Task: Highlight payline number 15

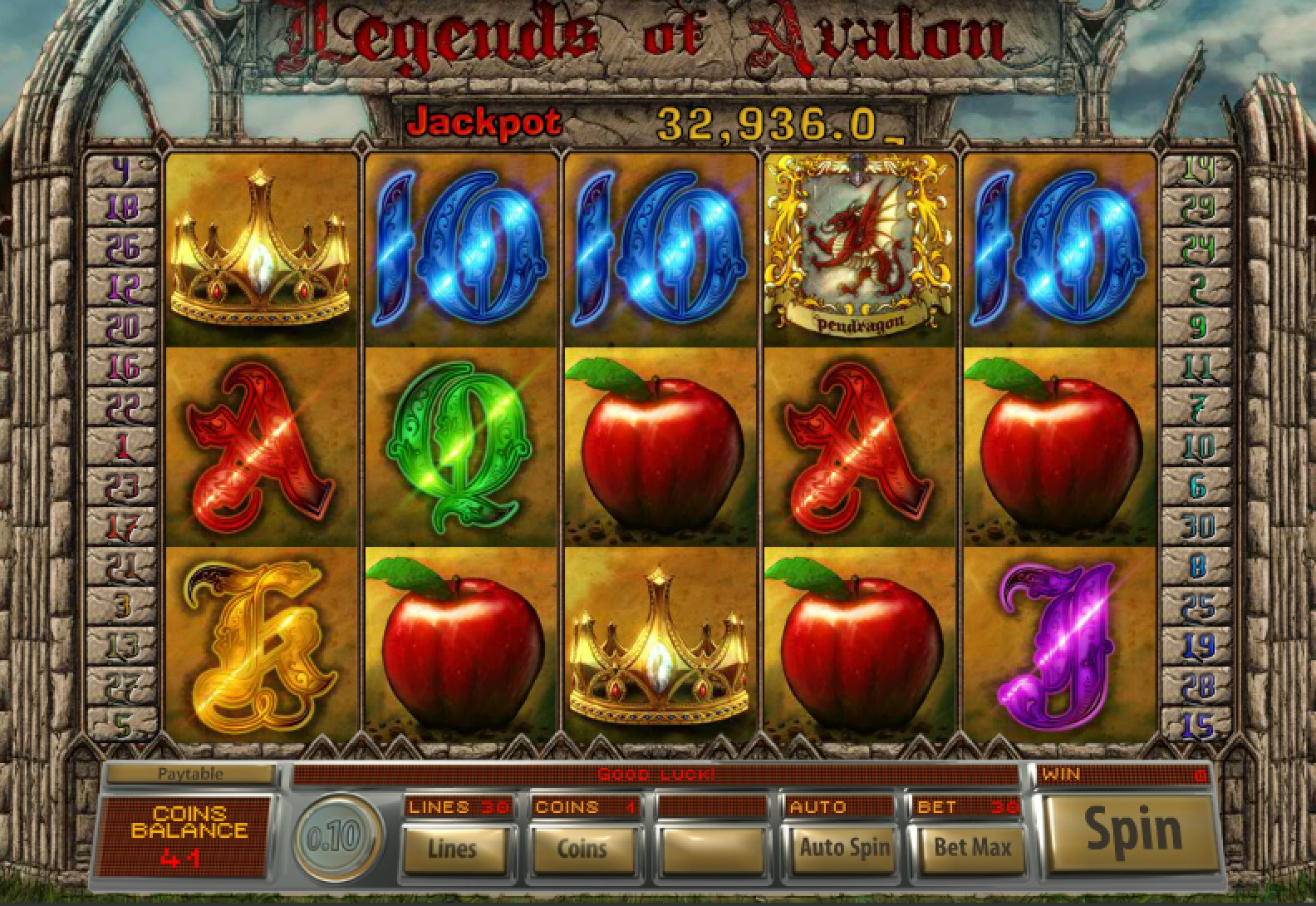Action: coord(1198,725)
